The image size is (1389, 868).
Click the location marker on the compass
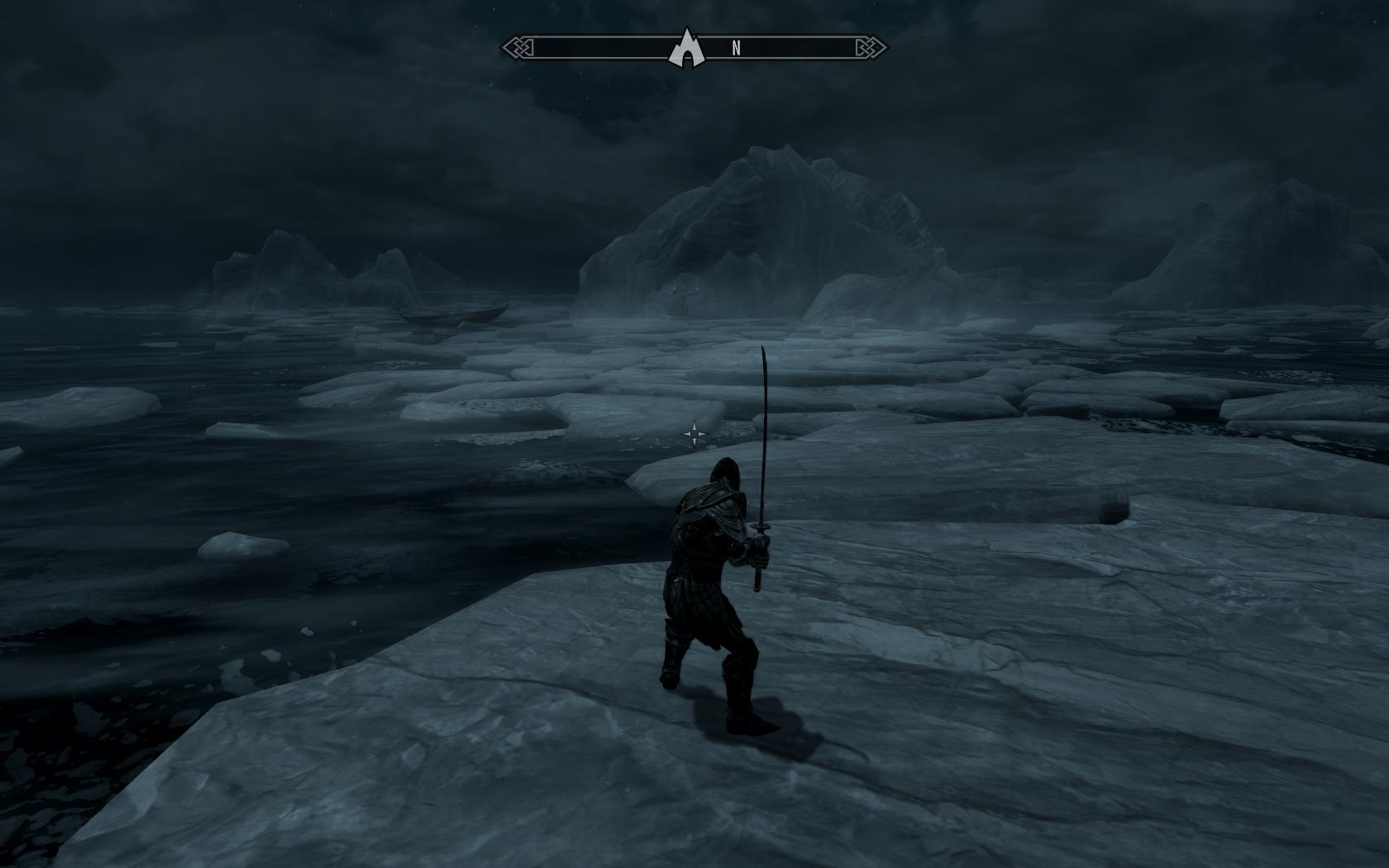[x=686, y=48]
